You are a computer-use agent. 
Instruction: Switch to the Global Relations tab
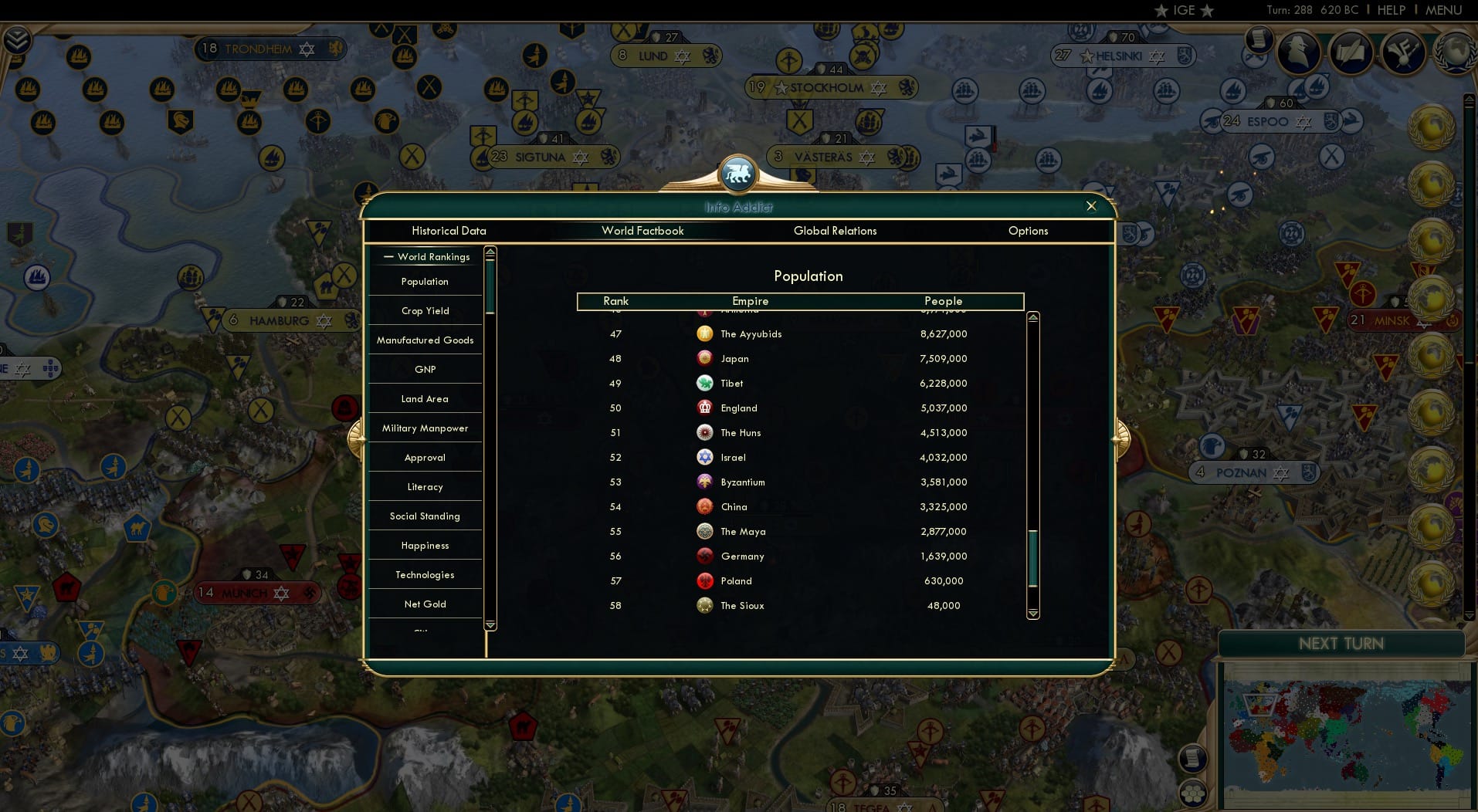[x=835, y=230]
